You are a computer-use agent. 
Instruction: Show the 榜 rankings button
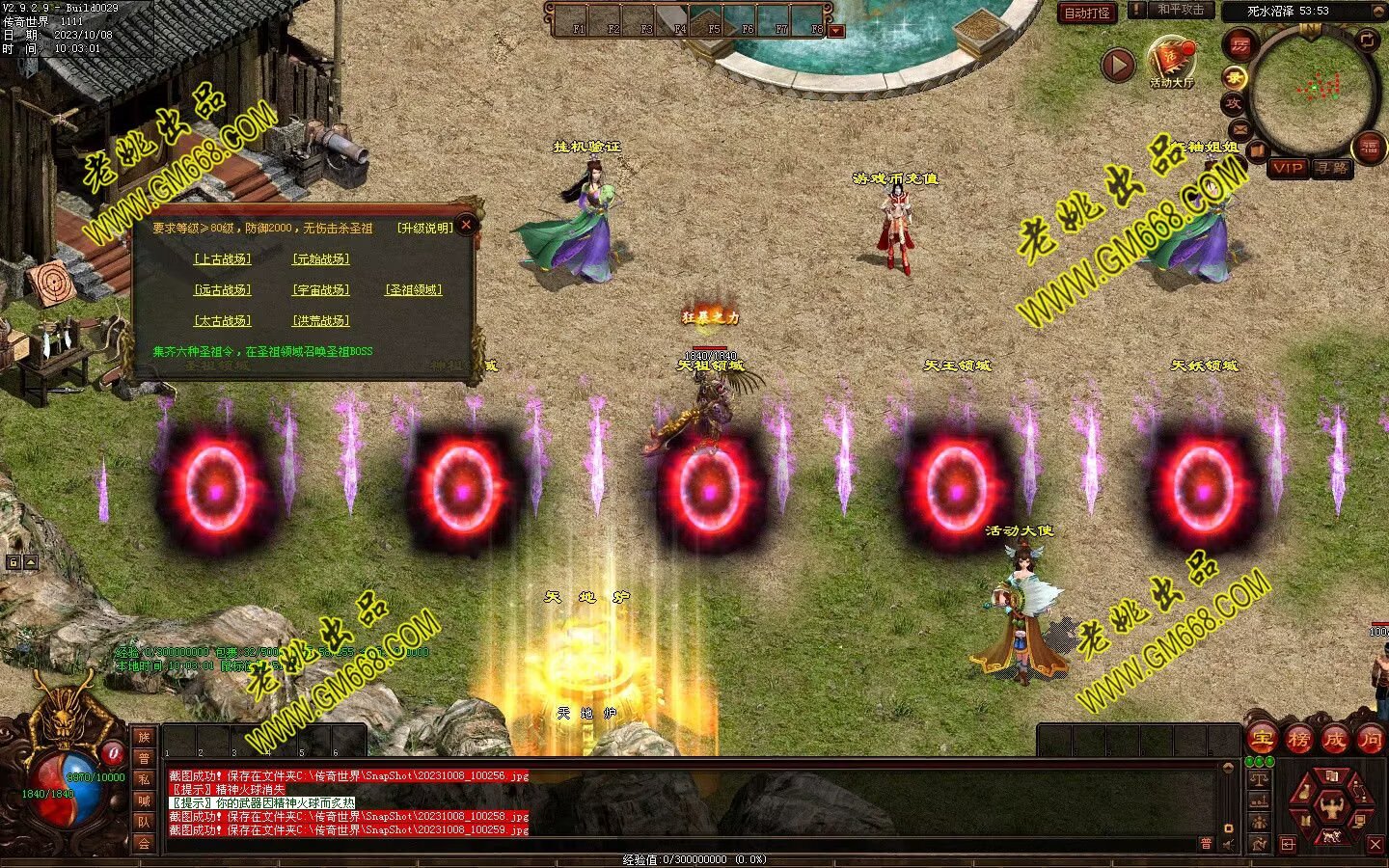coord(1298,740)
